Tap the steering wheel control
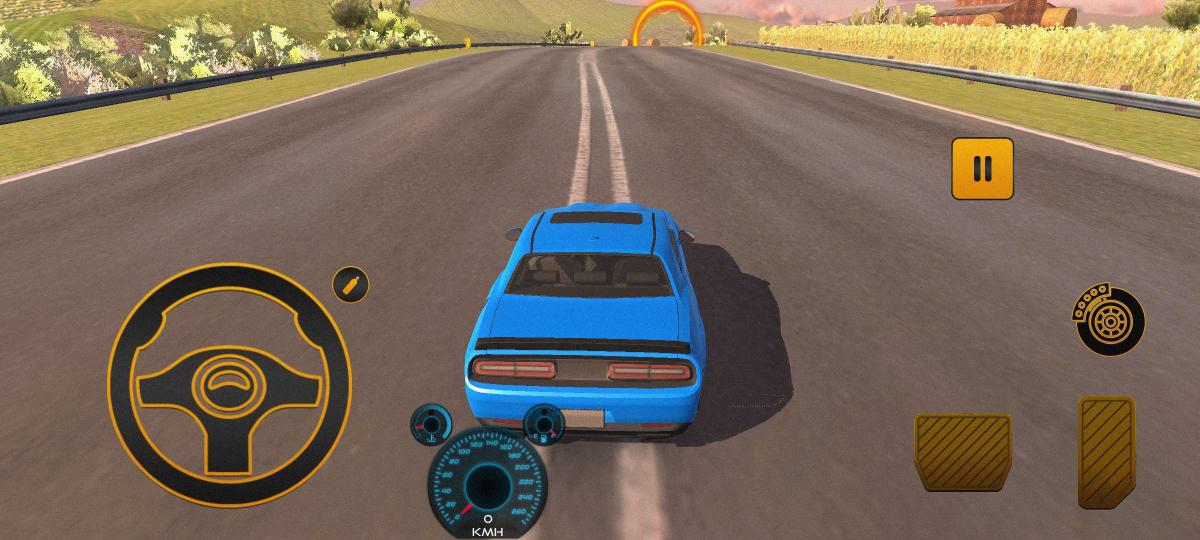 [229, 384]
